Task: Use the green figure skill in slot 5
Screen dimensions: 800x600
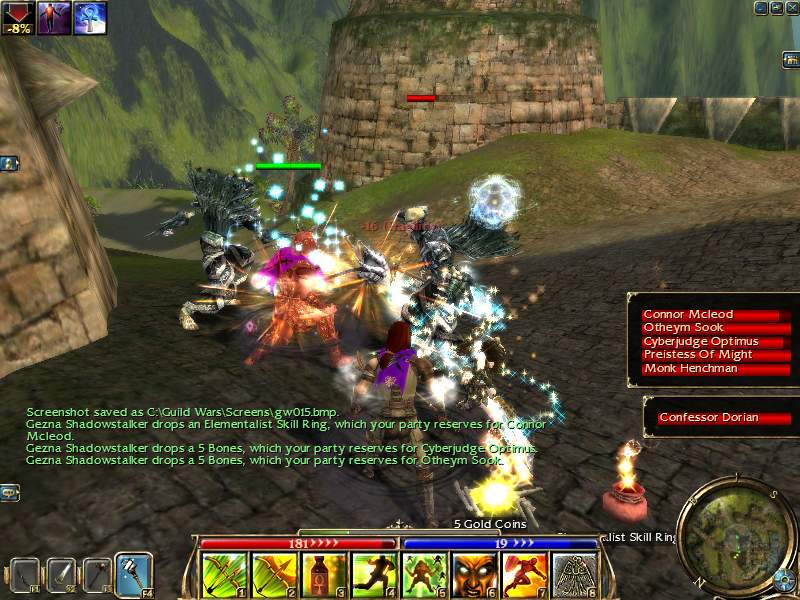Action: coord(425,575)
